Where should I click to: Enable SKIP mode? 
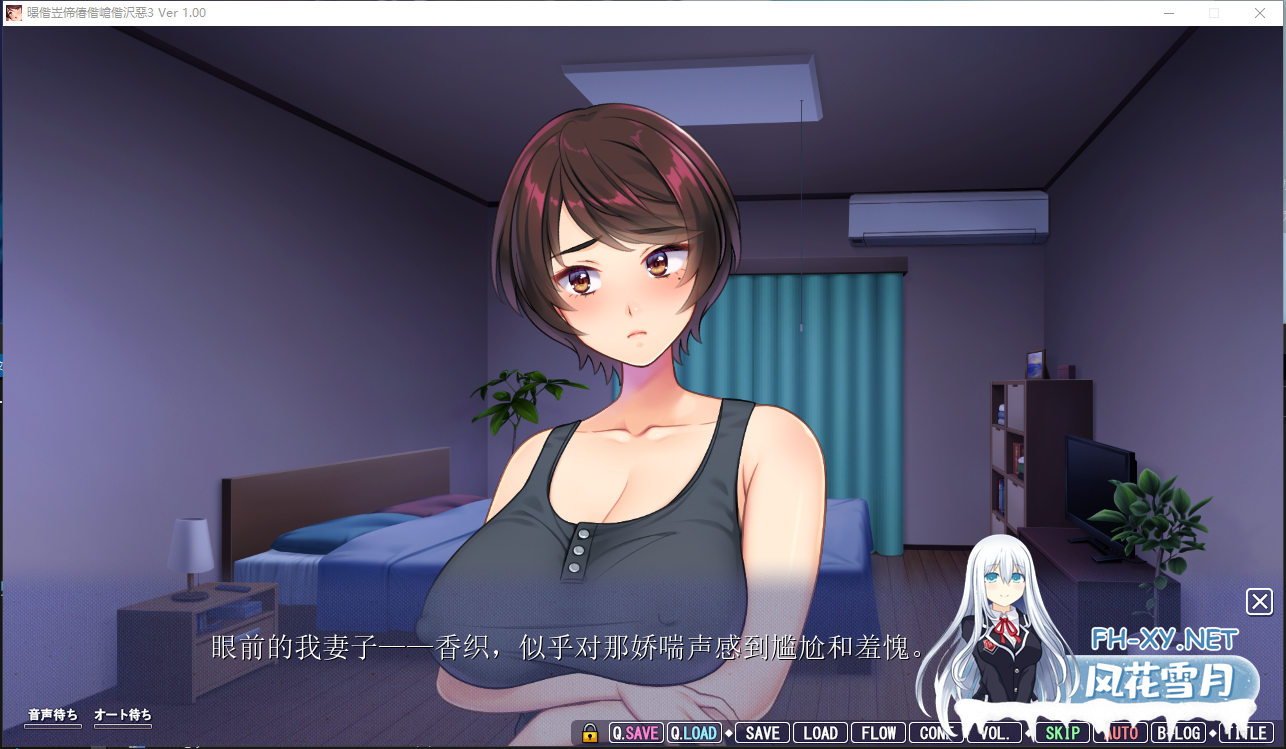point(1061,732)
